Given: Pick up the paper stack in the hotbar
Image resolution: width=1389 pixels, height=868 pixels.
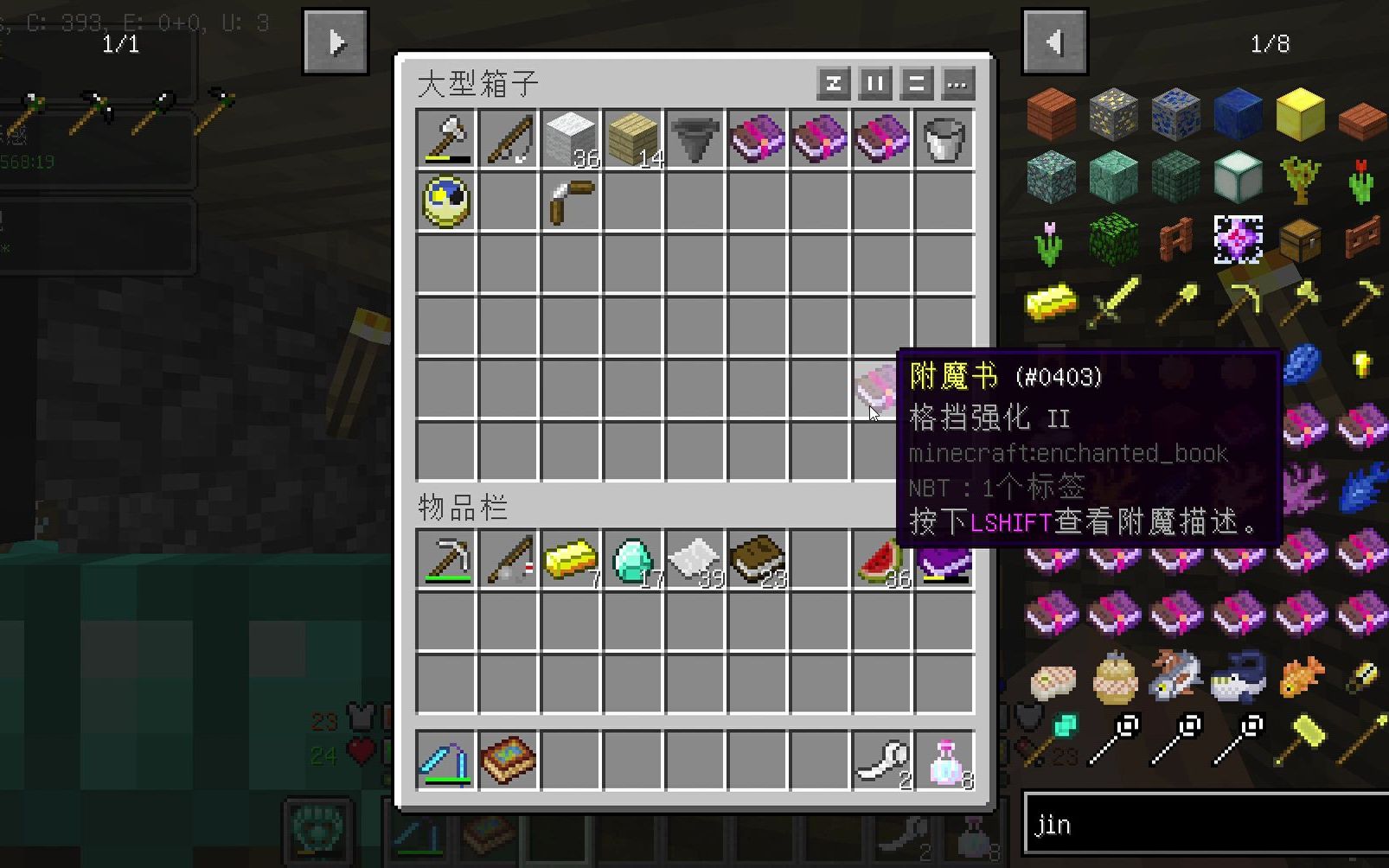Looking at the screenshot, I should 695,558.
